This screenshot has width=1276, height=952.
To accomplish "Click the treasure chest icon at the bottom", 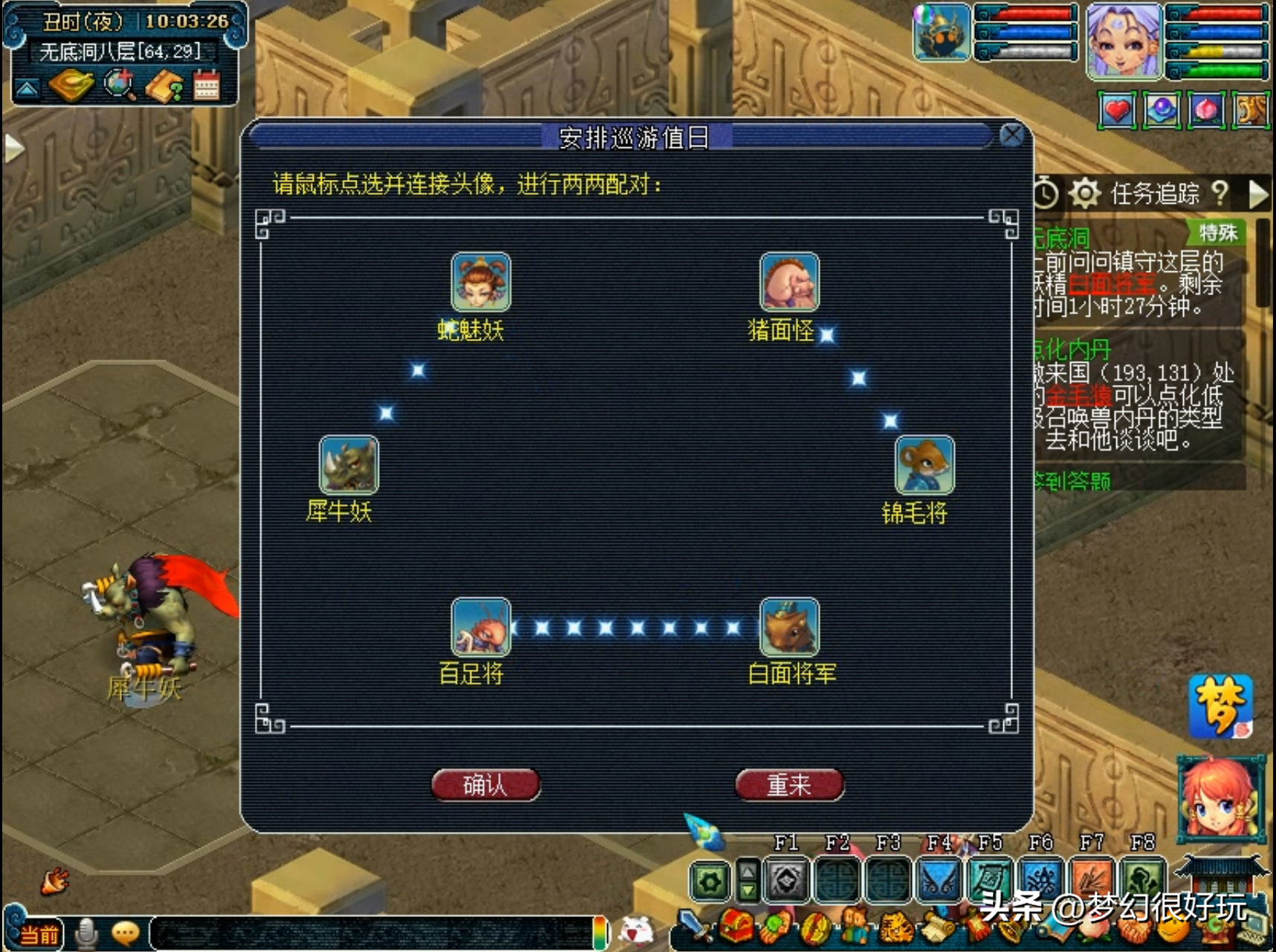I will 734,926.
